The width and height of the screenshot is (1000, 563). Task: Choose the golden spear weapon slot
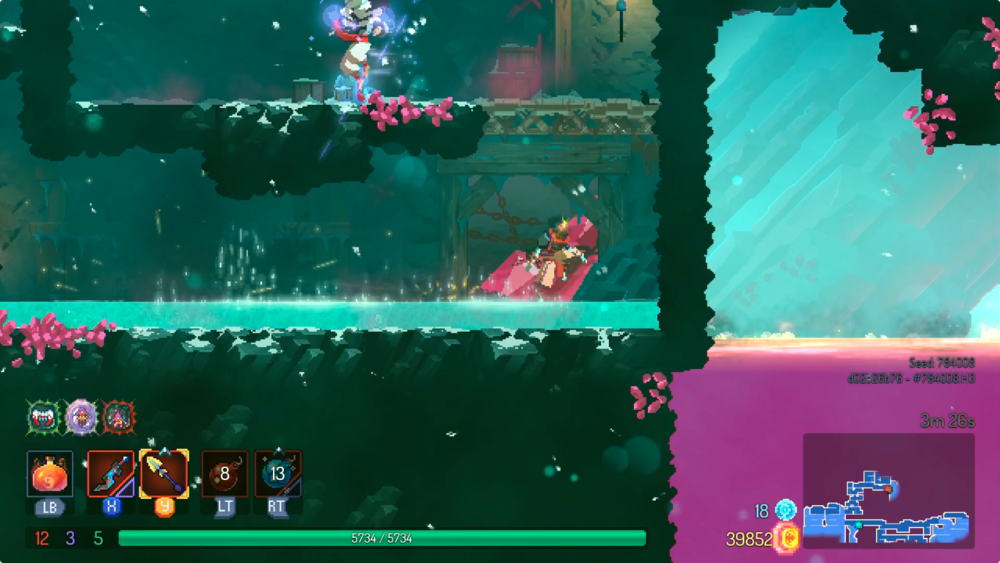[x=163, y=473]
